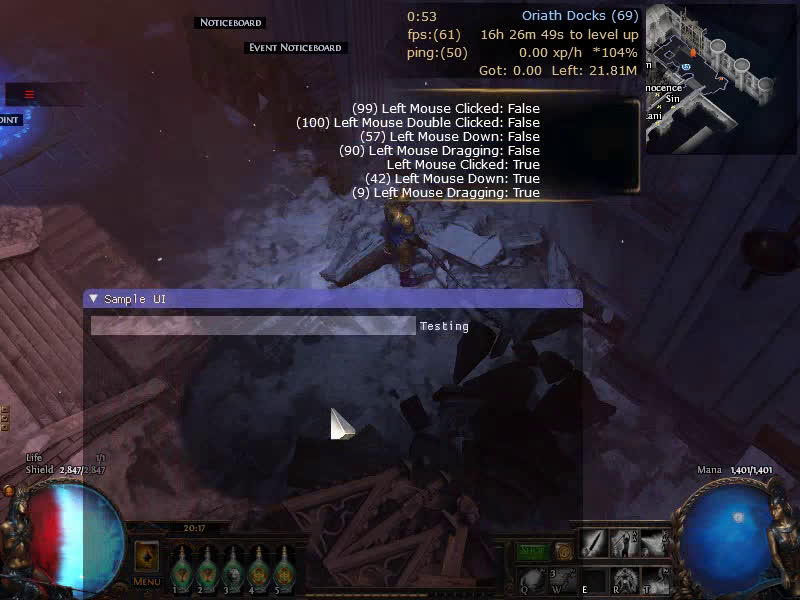Click the green Shop button
This screenshot has width=800, height=600.
(x=532, y=551)
